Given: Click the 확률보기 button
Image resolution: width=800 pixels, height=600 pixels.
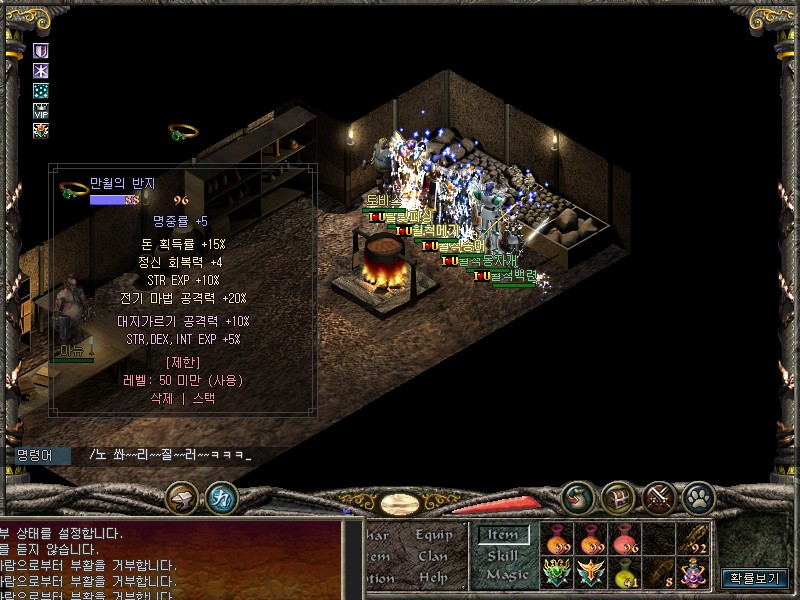Looking at the screenshot, I should point(756,577).
